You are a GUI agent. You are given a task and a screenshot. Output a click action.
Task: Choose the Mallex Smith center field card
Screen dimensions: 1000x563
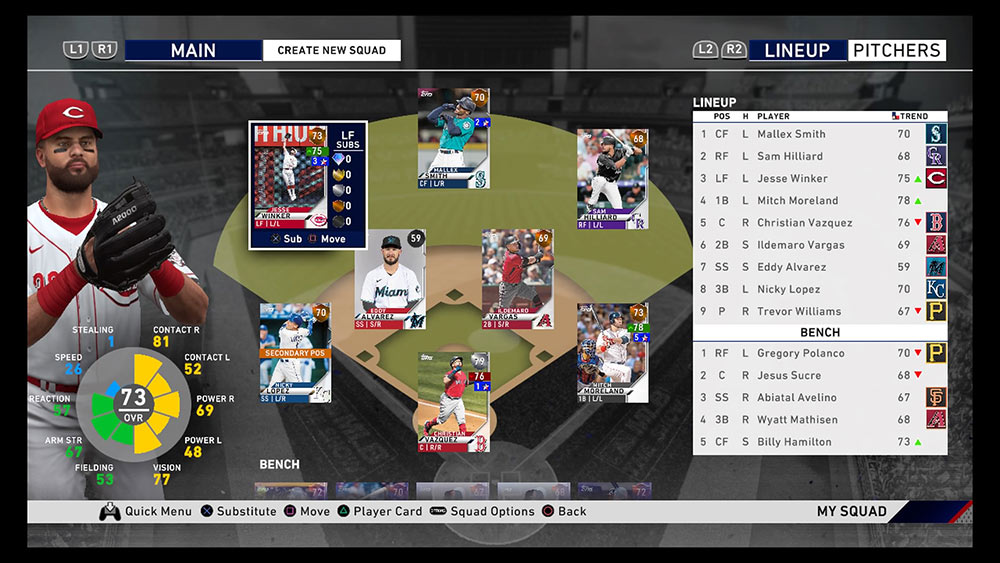click(453, 138)
